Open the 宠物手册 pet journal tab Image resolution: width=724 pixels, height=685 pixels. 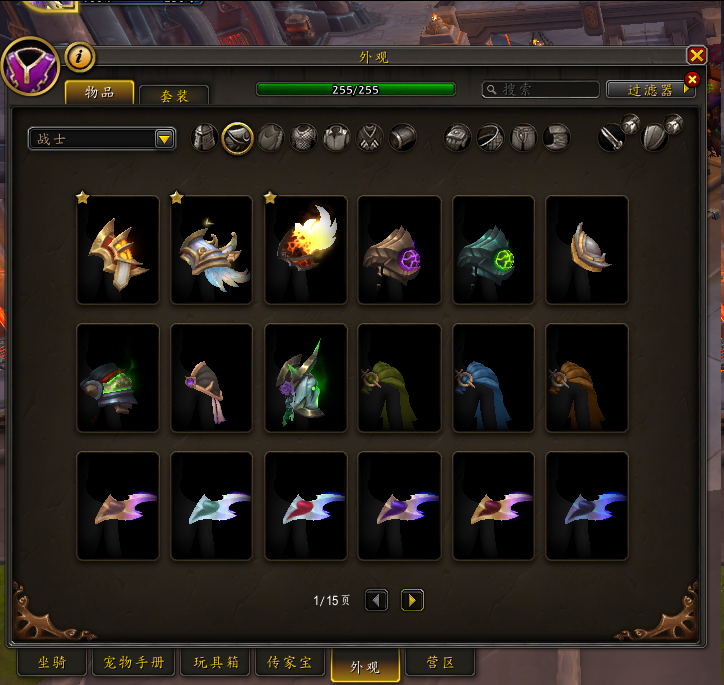[x=134, y=662]
